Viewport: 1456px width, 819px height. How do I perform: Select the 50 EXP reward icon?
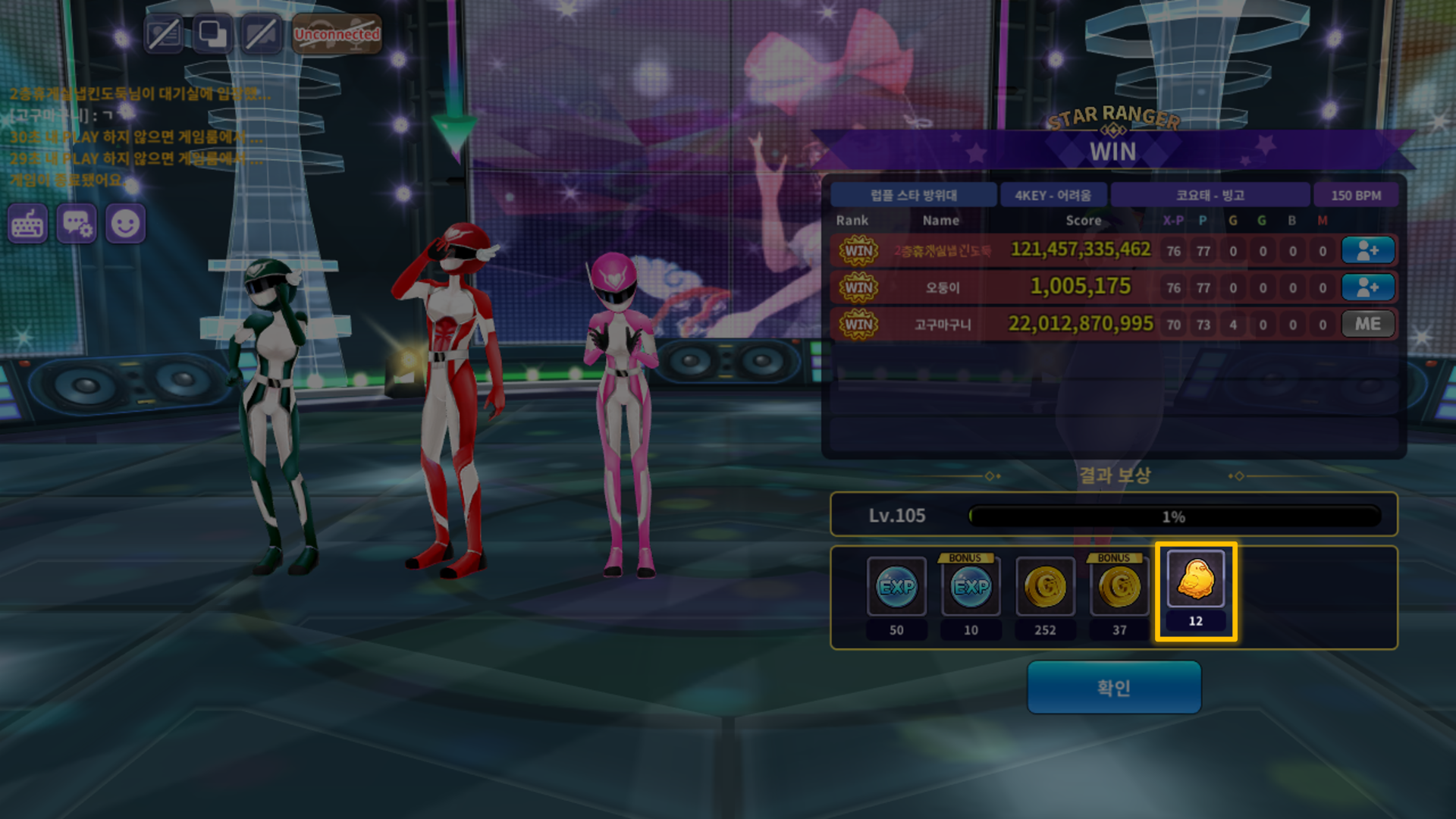896,587
